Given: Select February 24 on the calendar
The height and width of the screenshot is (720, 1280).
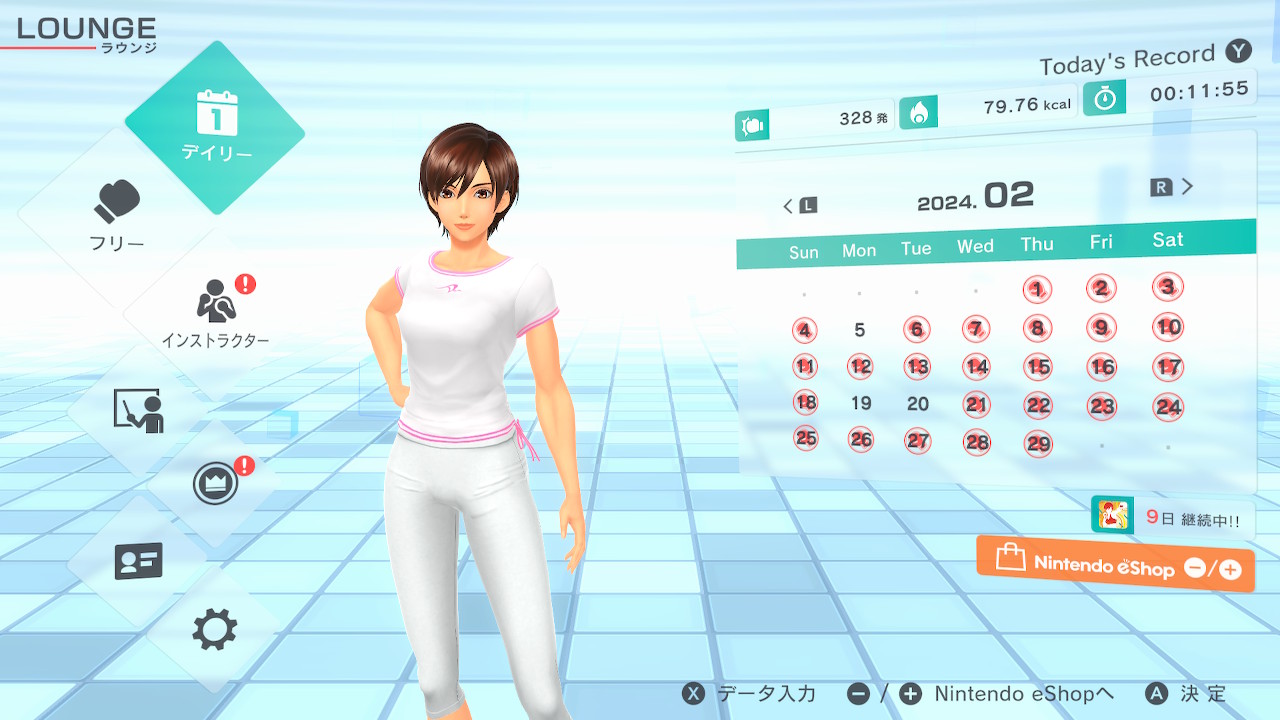Looking at the screenshot, I should click(x=1168, y=406).
